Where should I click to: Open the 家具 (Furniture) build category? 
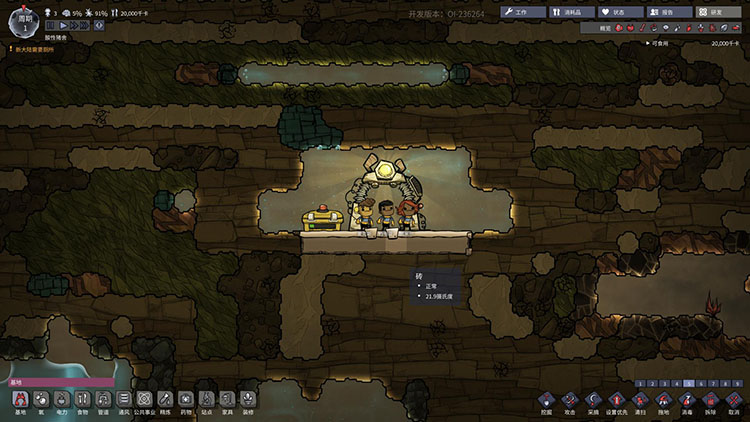(227, 401)
